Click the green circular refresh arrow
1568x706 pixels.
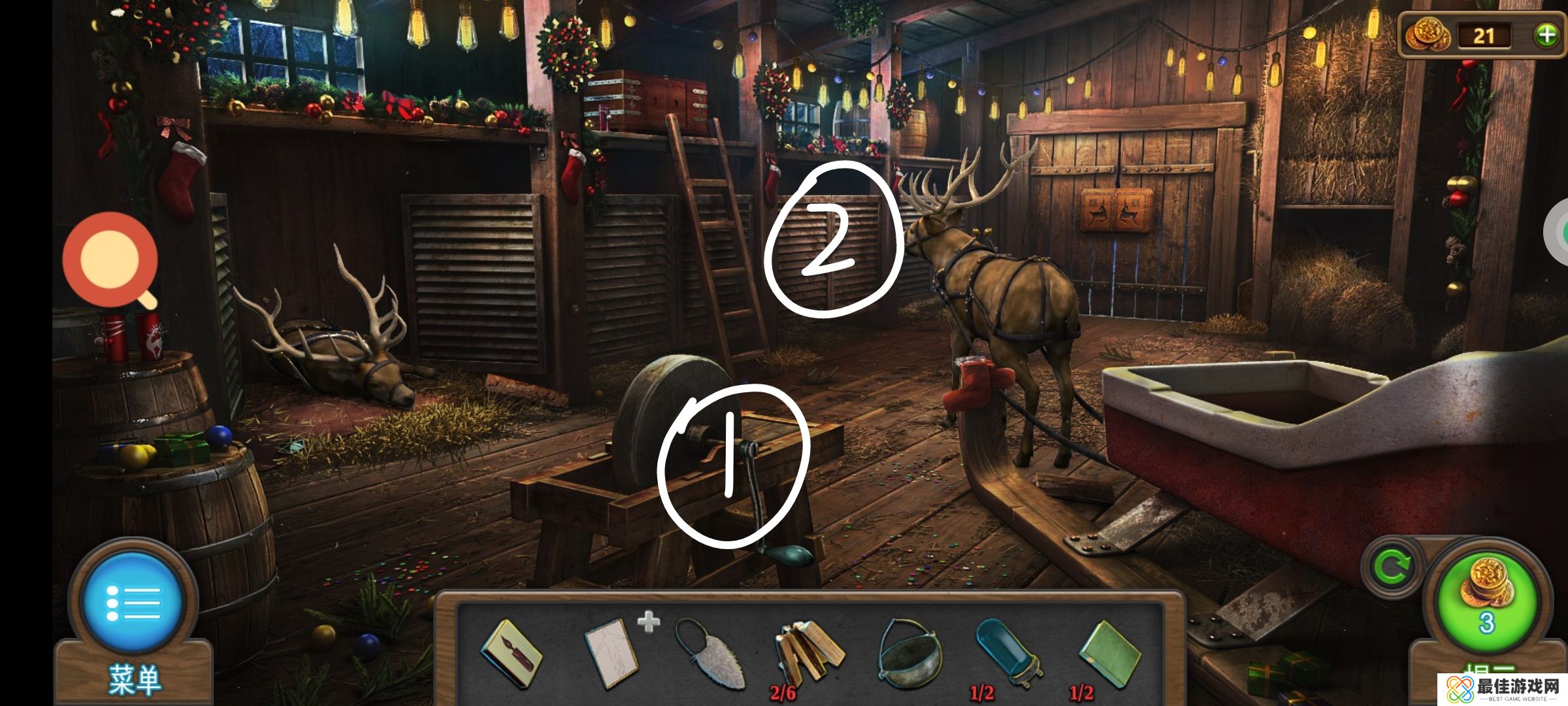click(x=1392, y=566)
